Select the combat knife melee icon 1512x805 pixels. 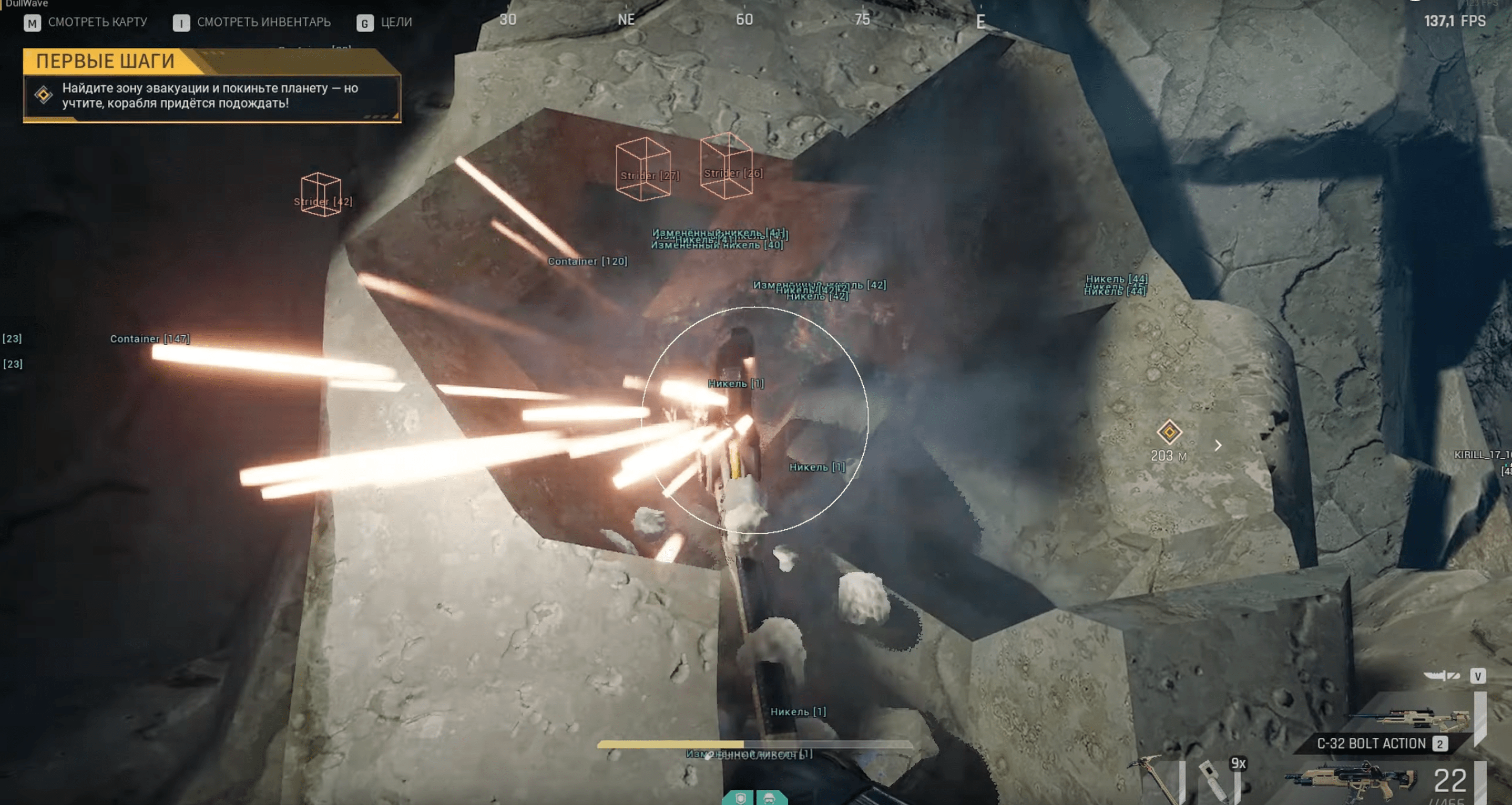point(1441,676)
